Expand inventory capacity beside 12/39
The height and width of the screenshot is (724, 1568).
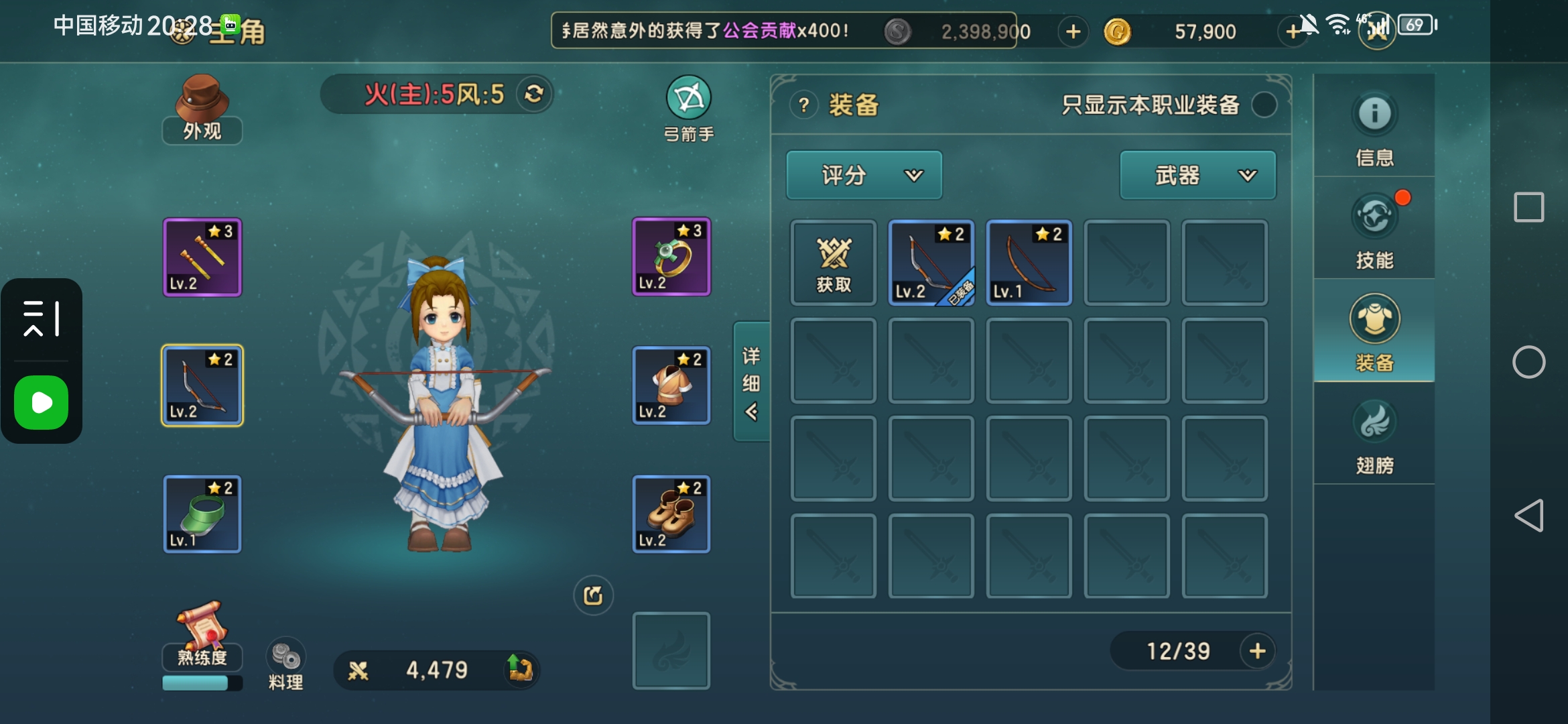1257,650
